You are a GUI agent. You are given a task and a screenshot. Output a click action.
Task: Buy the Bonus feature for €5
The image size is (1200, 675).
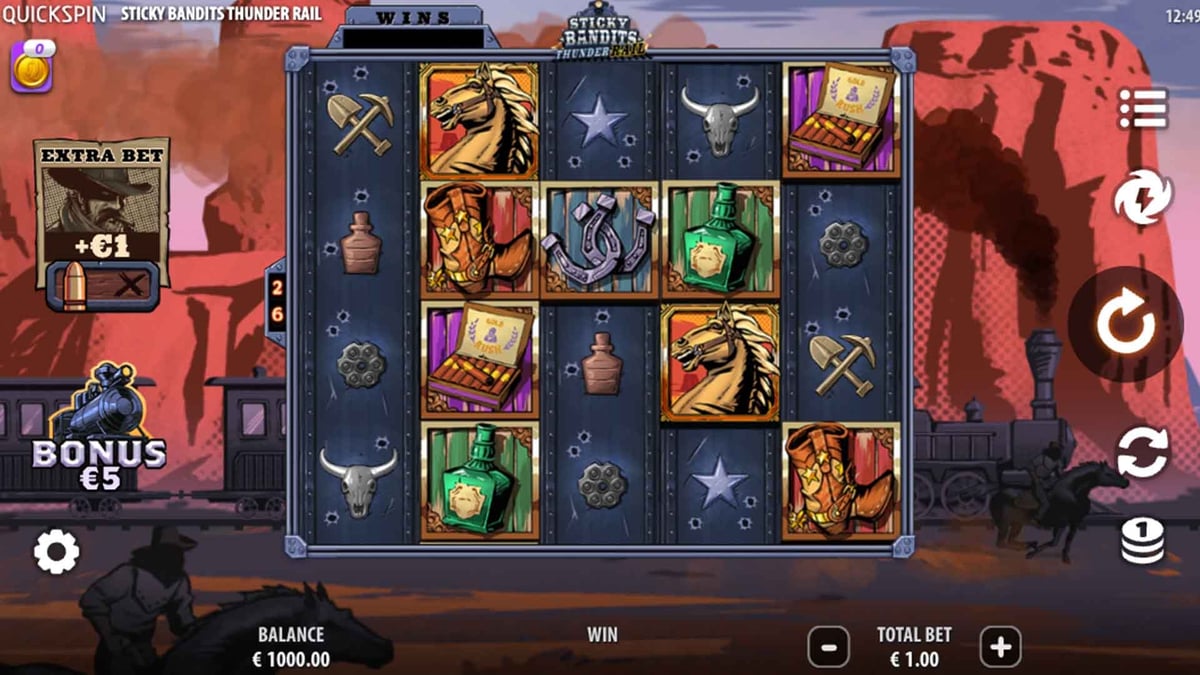pos(99,432)
